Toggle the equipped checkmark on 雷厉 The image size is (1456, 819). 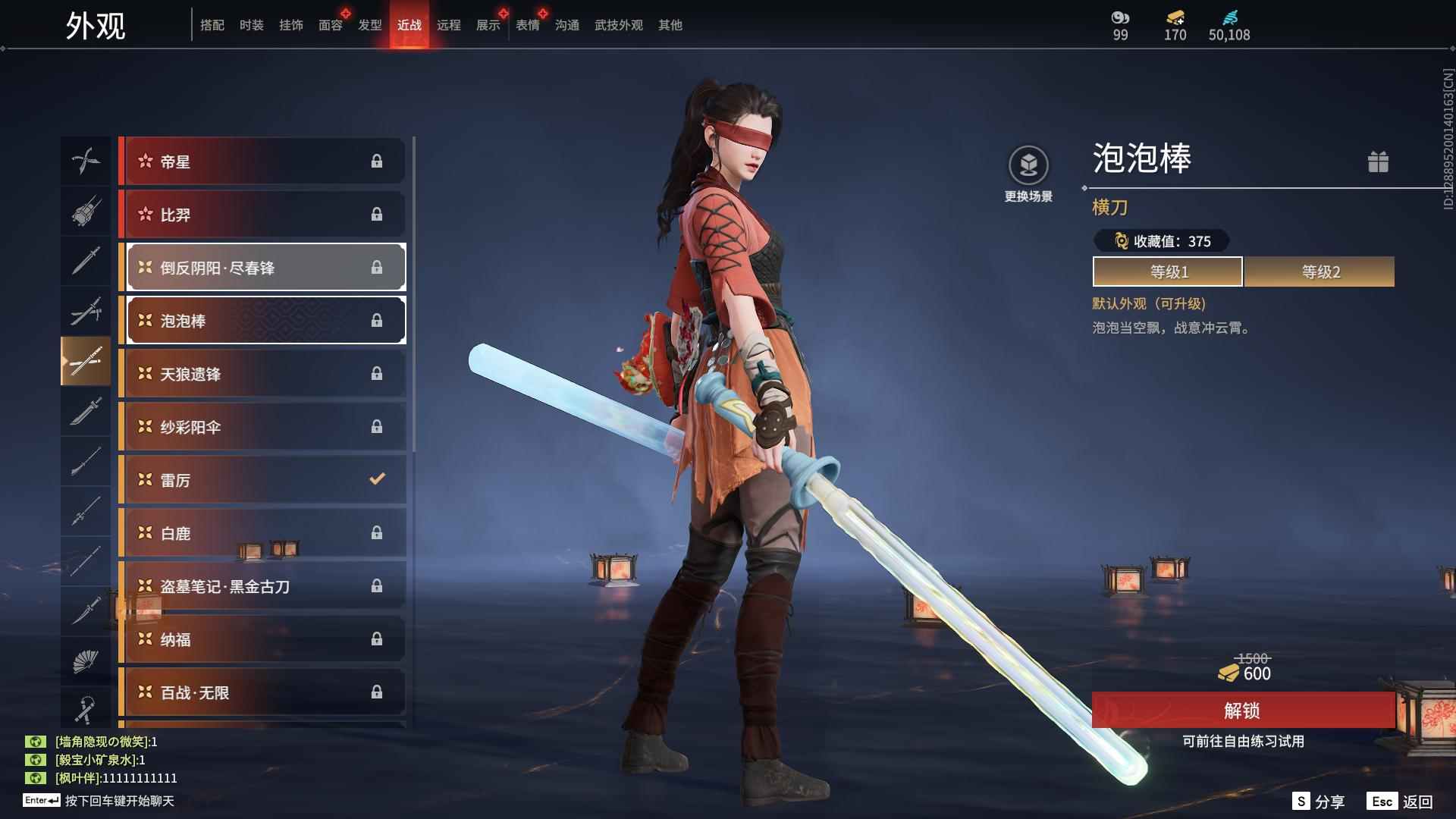click(375, 479)
